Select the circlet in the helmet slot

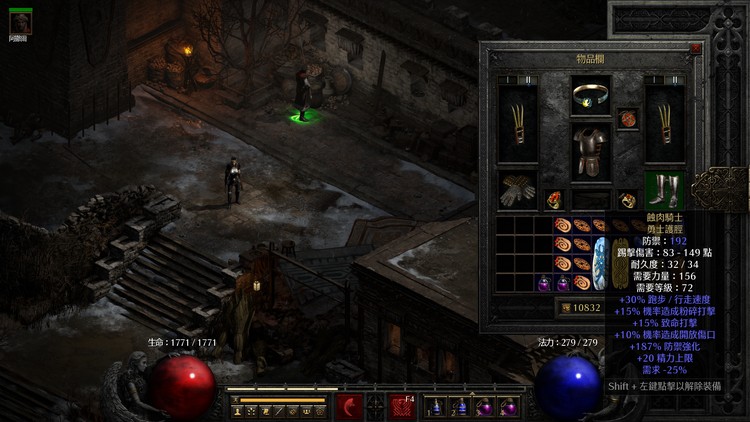[x=591, y=97]
